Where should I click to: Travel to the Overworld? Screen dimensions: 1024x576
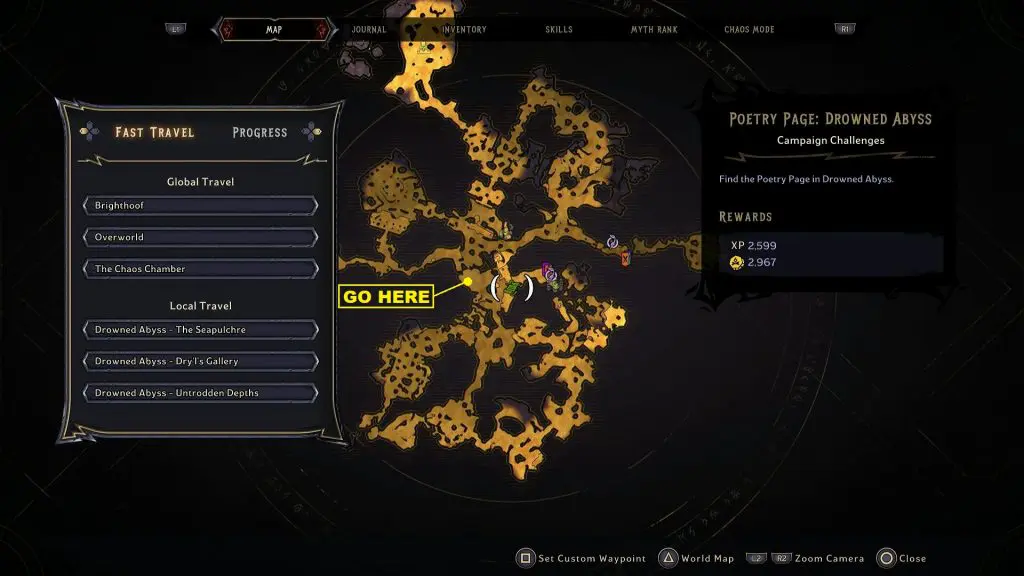tap(201, 237)
